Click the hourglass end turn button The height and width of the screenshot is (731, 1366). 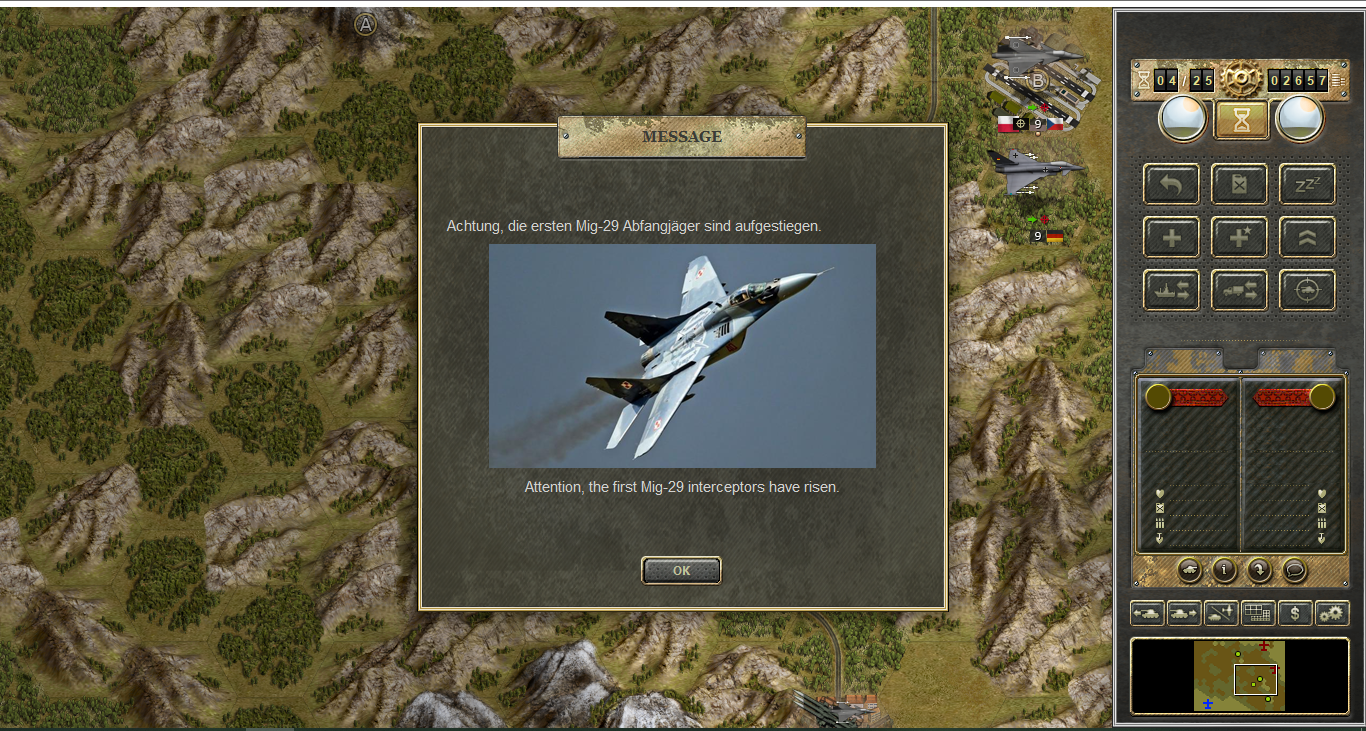(1241, 120)
